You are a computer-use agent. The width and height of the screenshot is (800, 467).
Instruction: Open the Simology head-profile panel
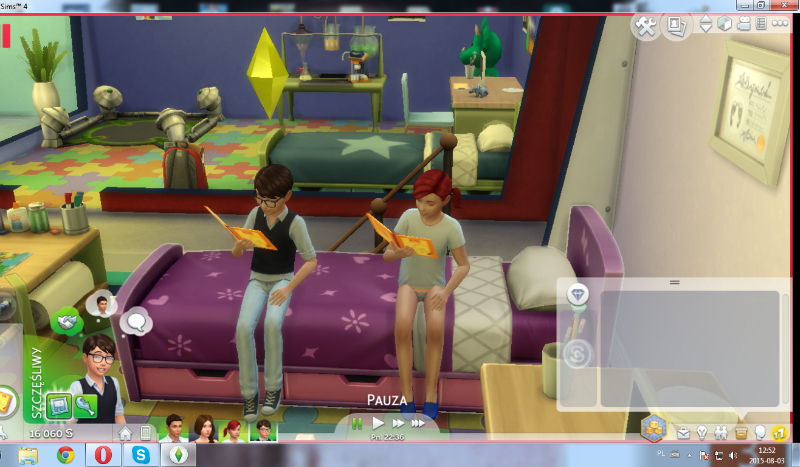[760, 433]
